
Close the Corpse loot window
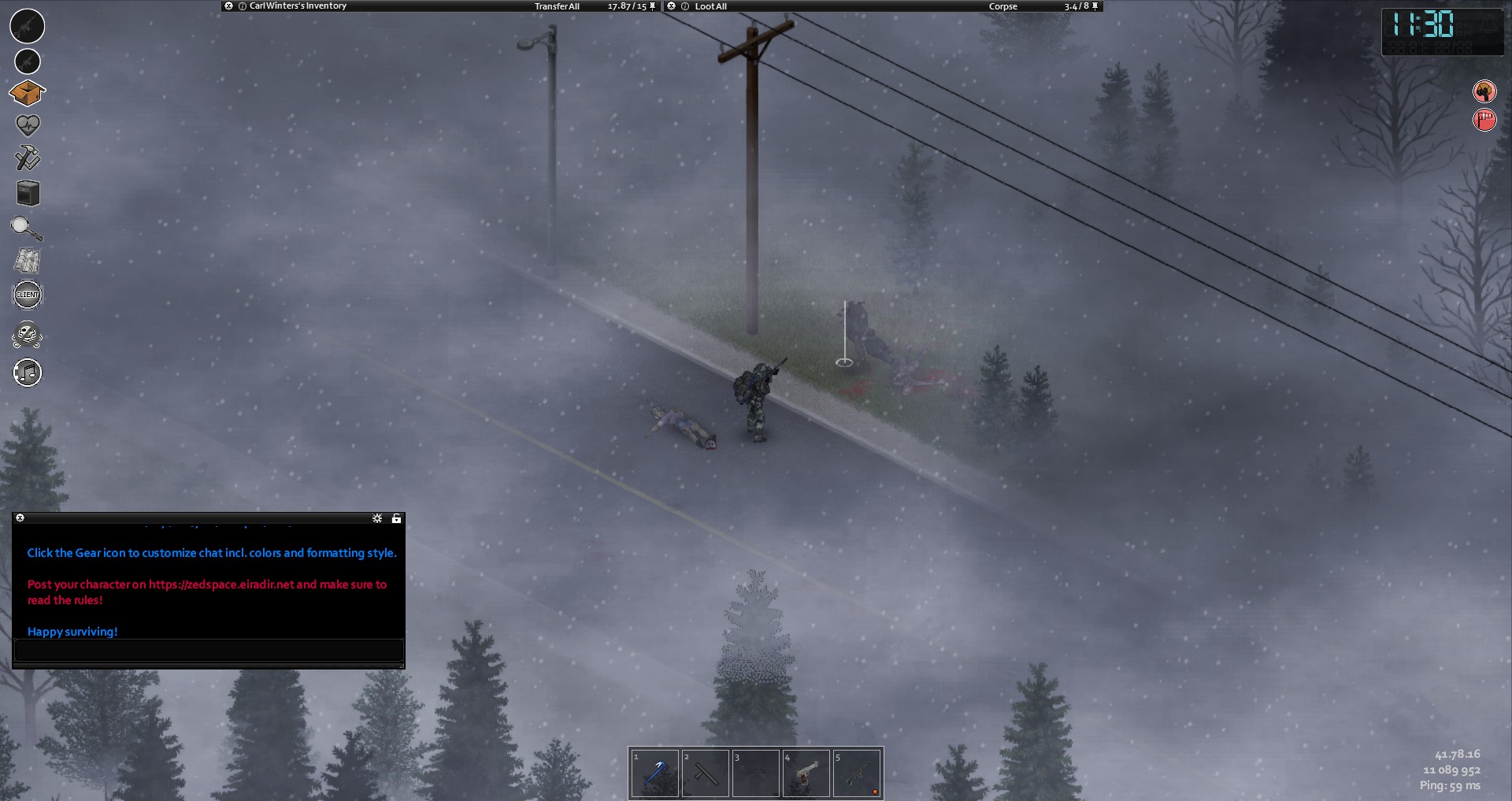point(671,6)
